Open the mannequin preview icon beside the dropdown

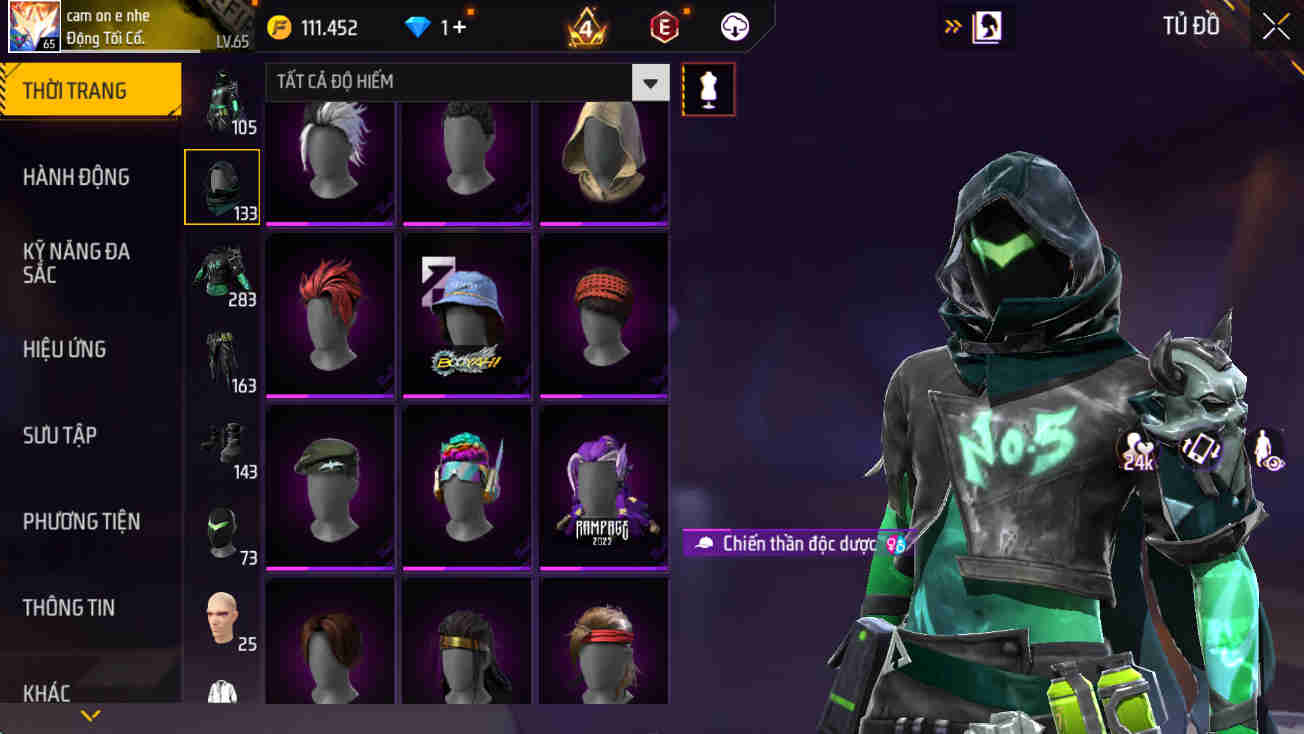pyautogui.click(x=708, y=88)
